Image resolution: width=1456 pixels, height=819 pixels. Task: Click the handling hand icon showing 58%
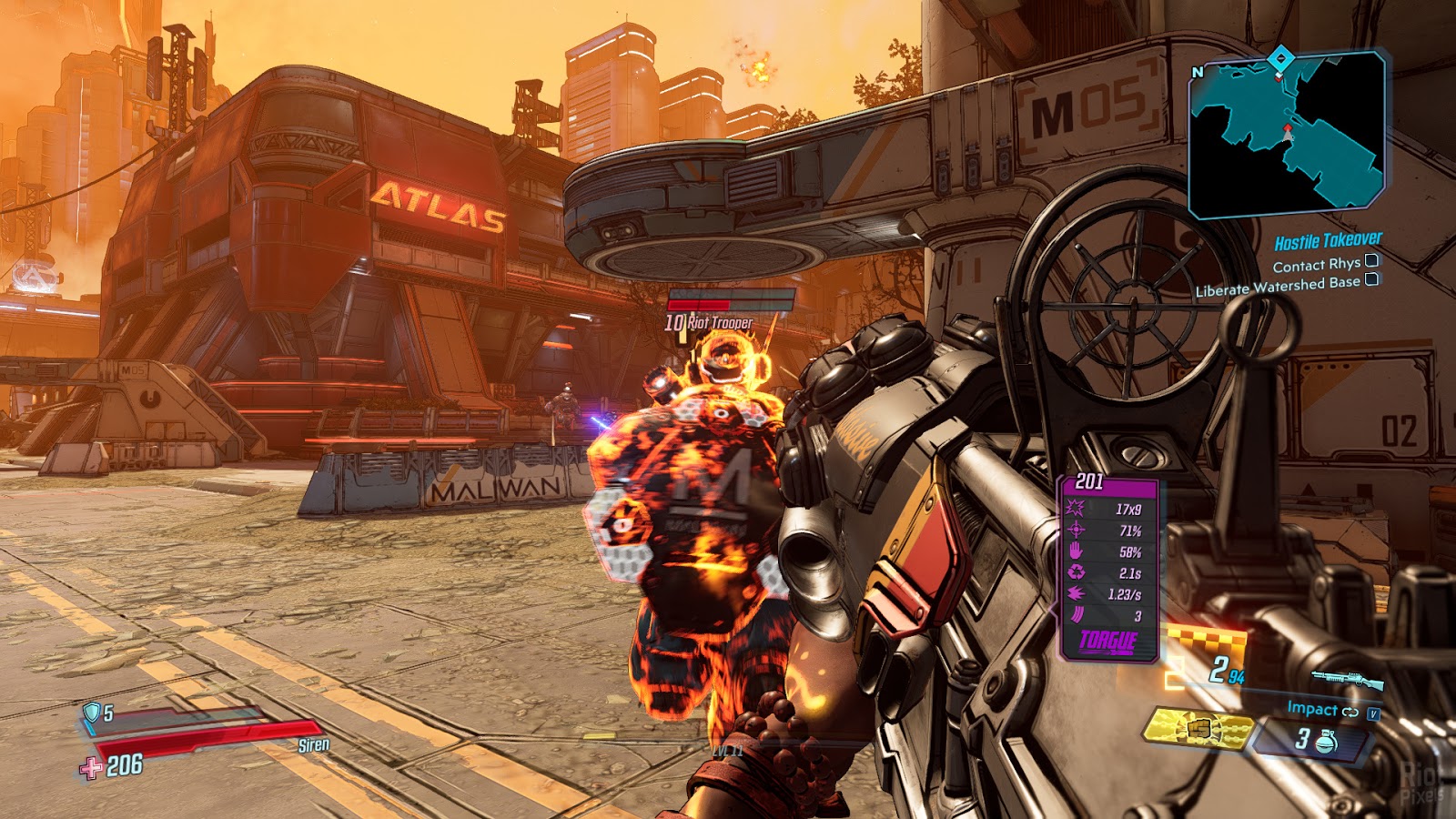(x=1075, y=551)
